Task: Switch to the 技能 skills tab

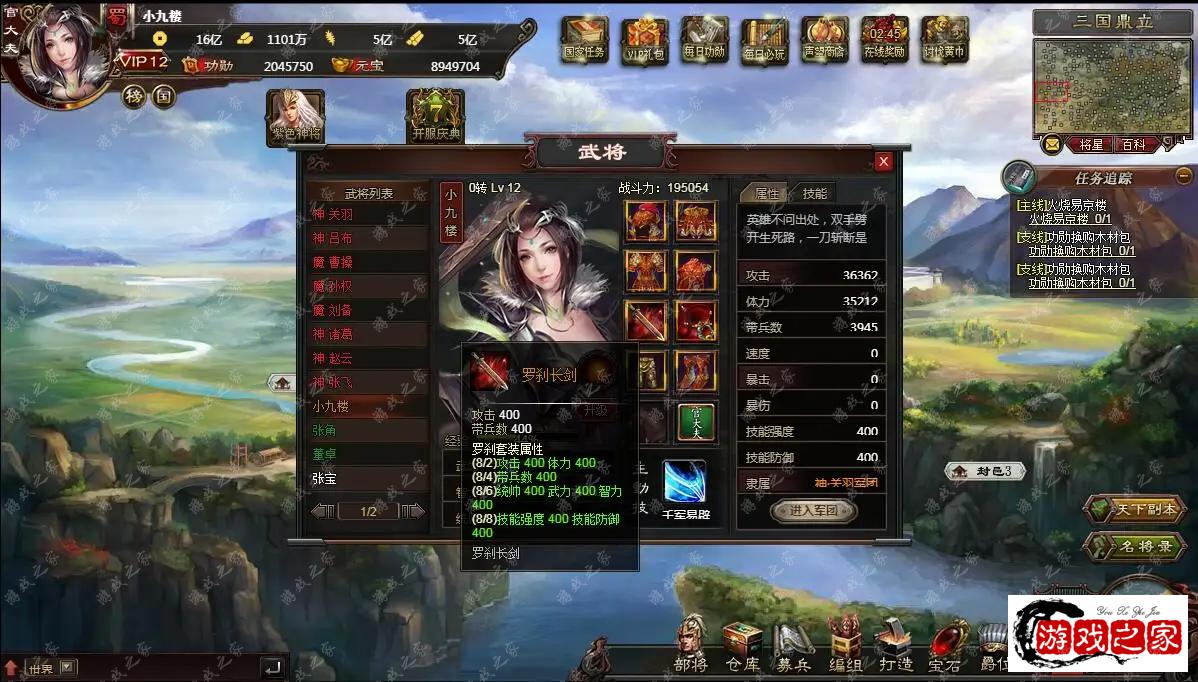Action: coord(815,194)
